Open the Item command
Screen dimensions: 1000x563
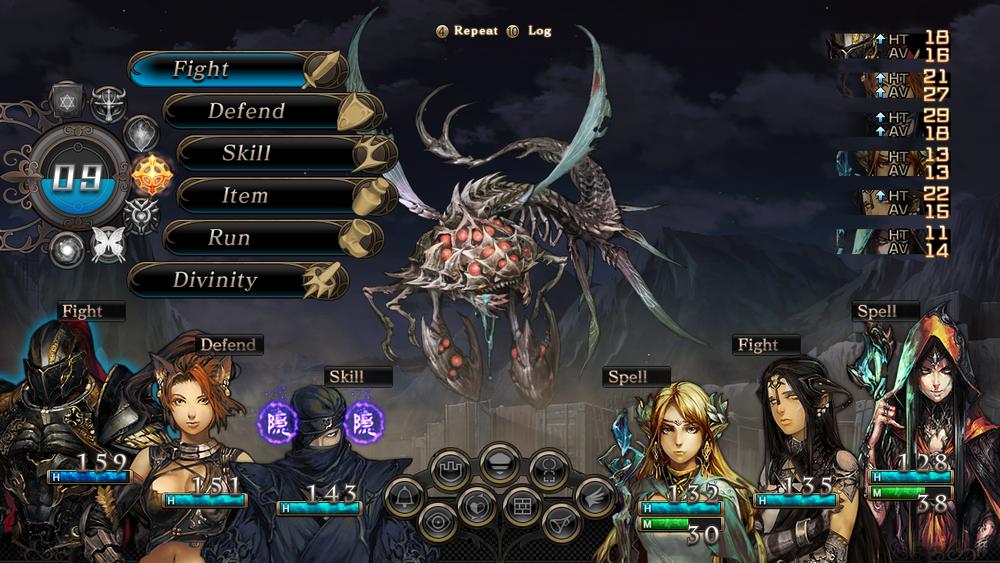[x=246, y=196]
